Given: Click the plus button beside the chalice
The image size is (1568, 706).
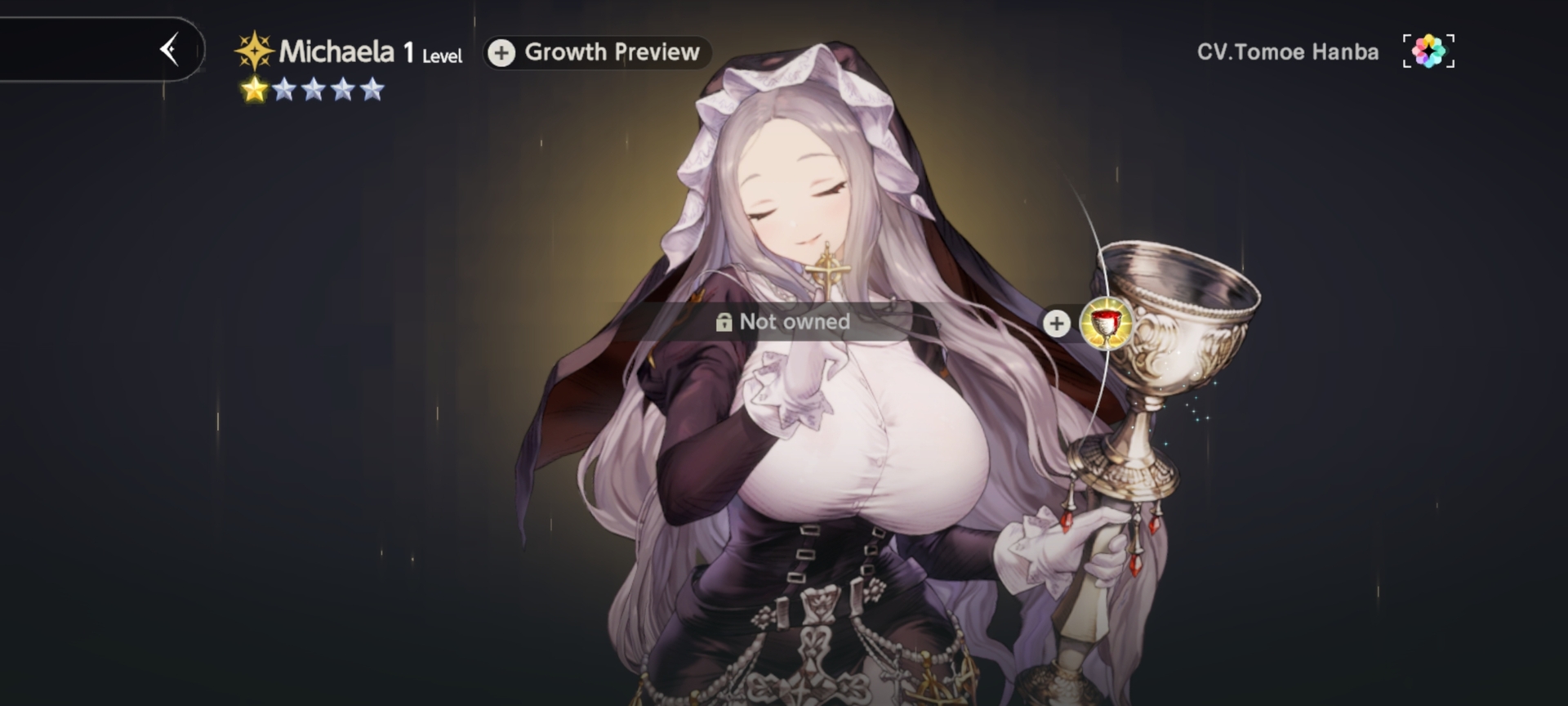Looking at the screenshot, I should coord(1056,323).
